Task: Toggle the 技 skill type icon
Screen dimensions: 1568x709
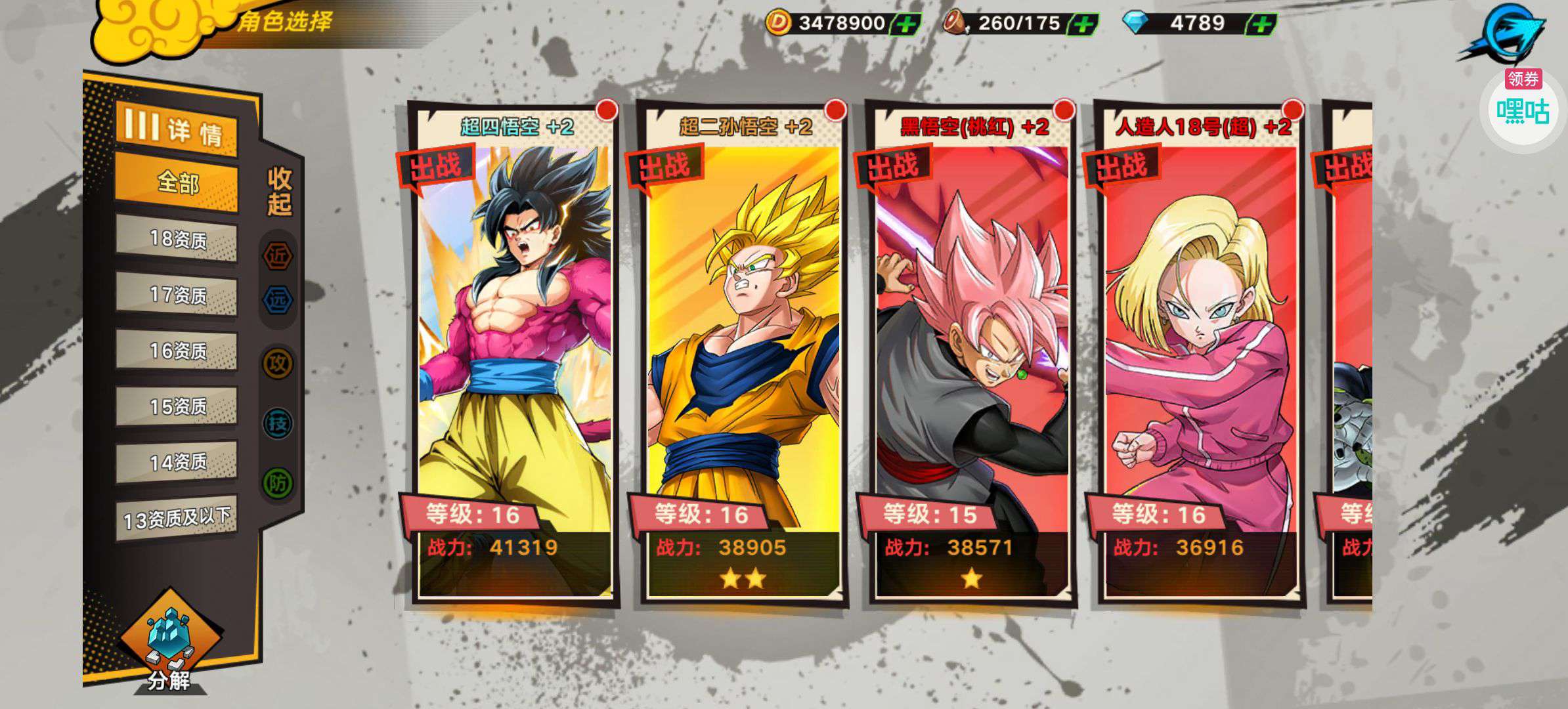Action: (x=278, y=423)
